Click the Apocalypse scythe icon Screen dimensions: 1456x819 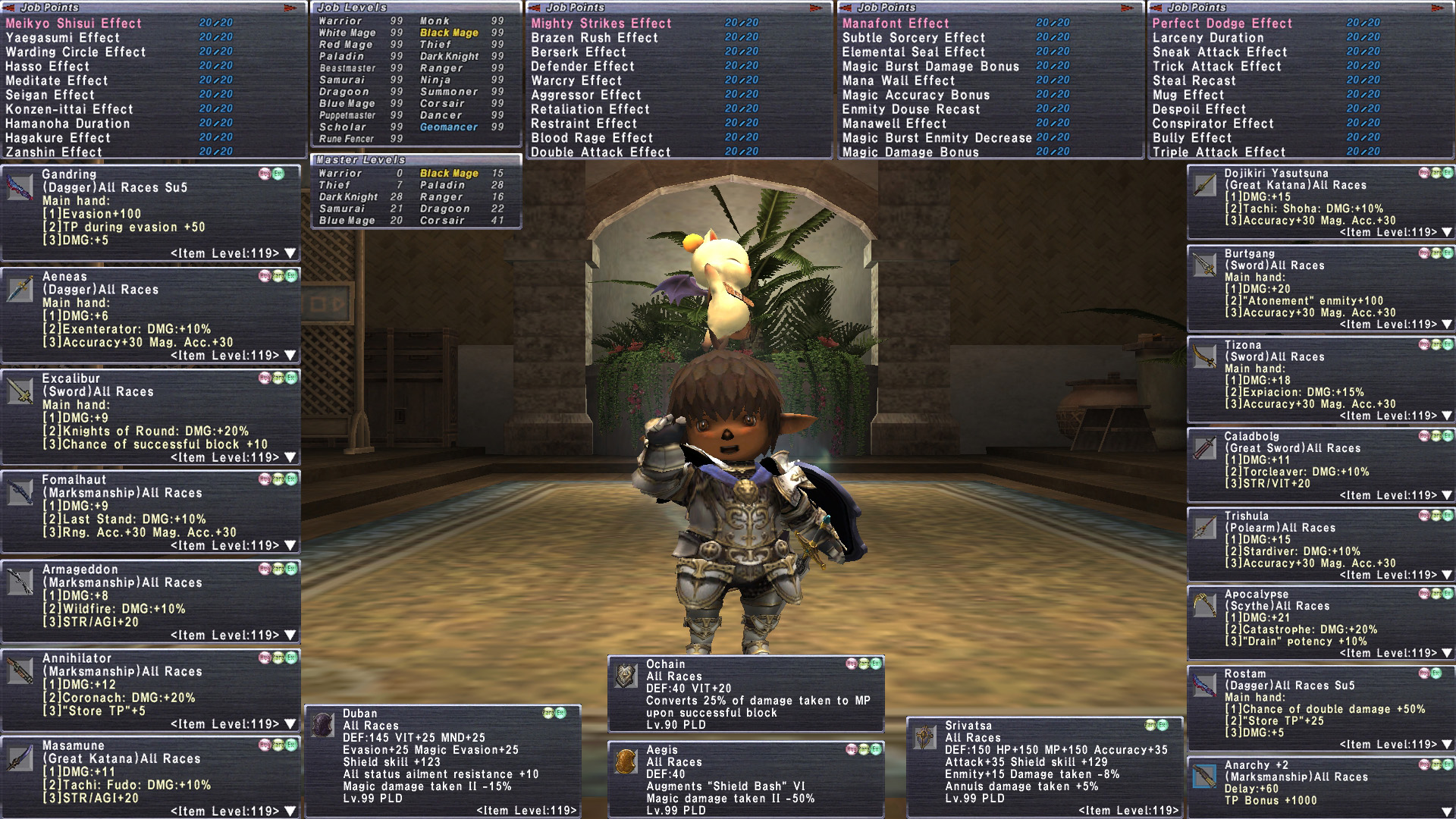tap(1204, 606)
